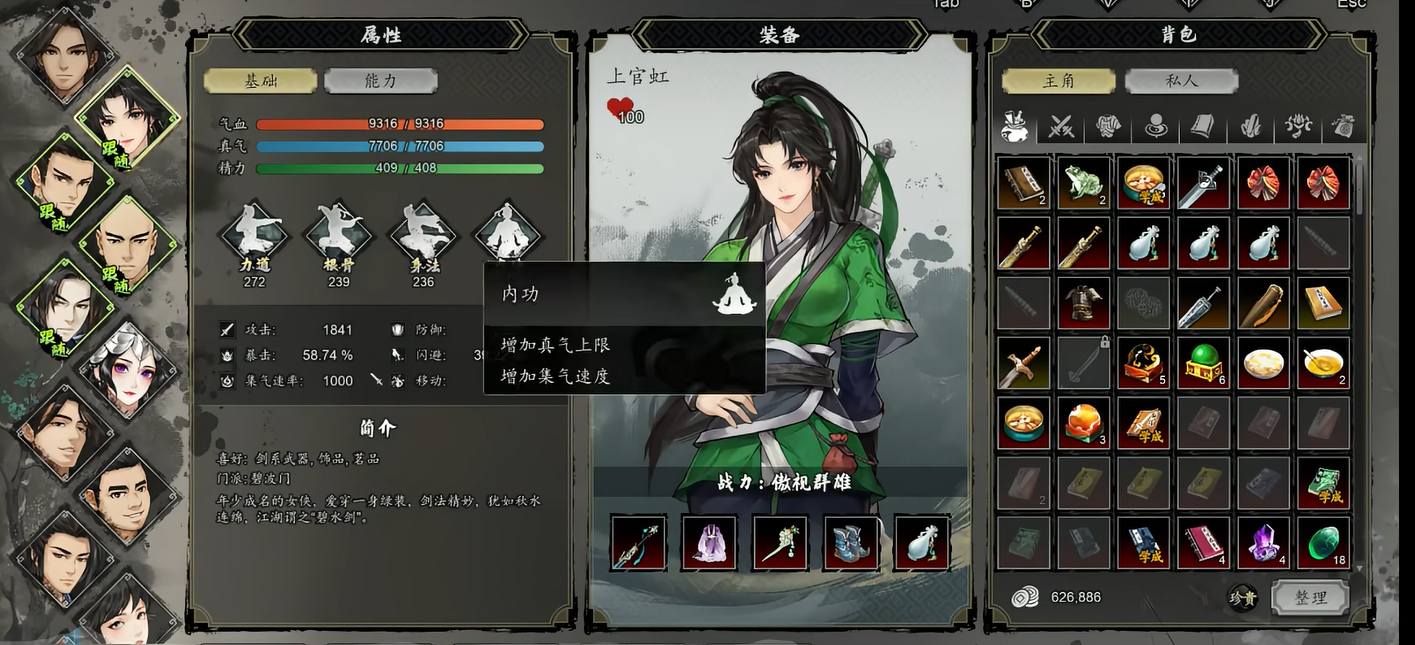The height and width of the screenshot is (645, 1415).
Task: Open the 私人 backpack tab
Action: [1181, 81]
